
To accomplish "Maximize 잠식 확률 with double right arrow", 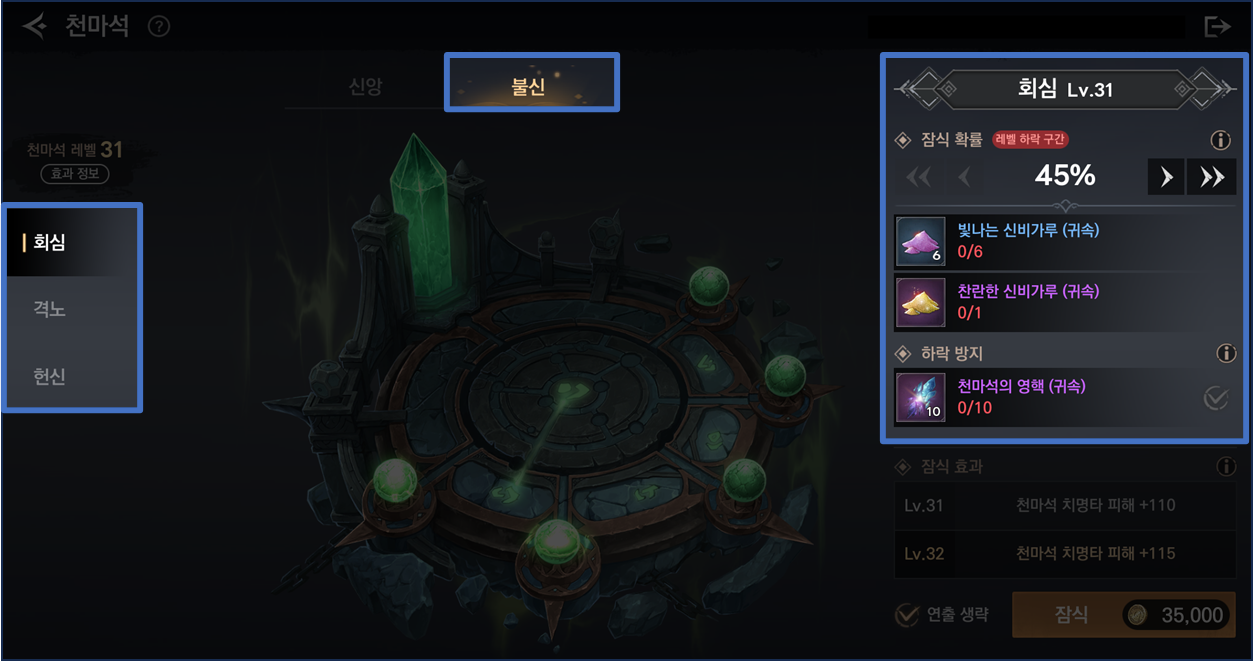I will click(1212, 177).
